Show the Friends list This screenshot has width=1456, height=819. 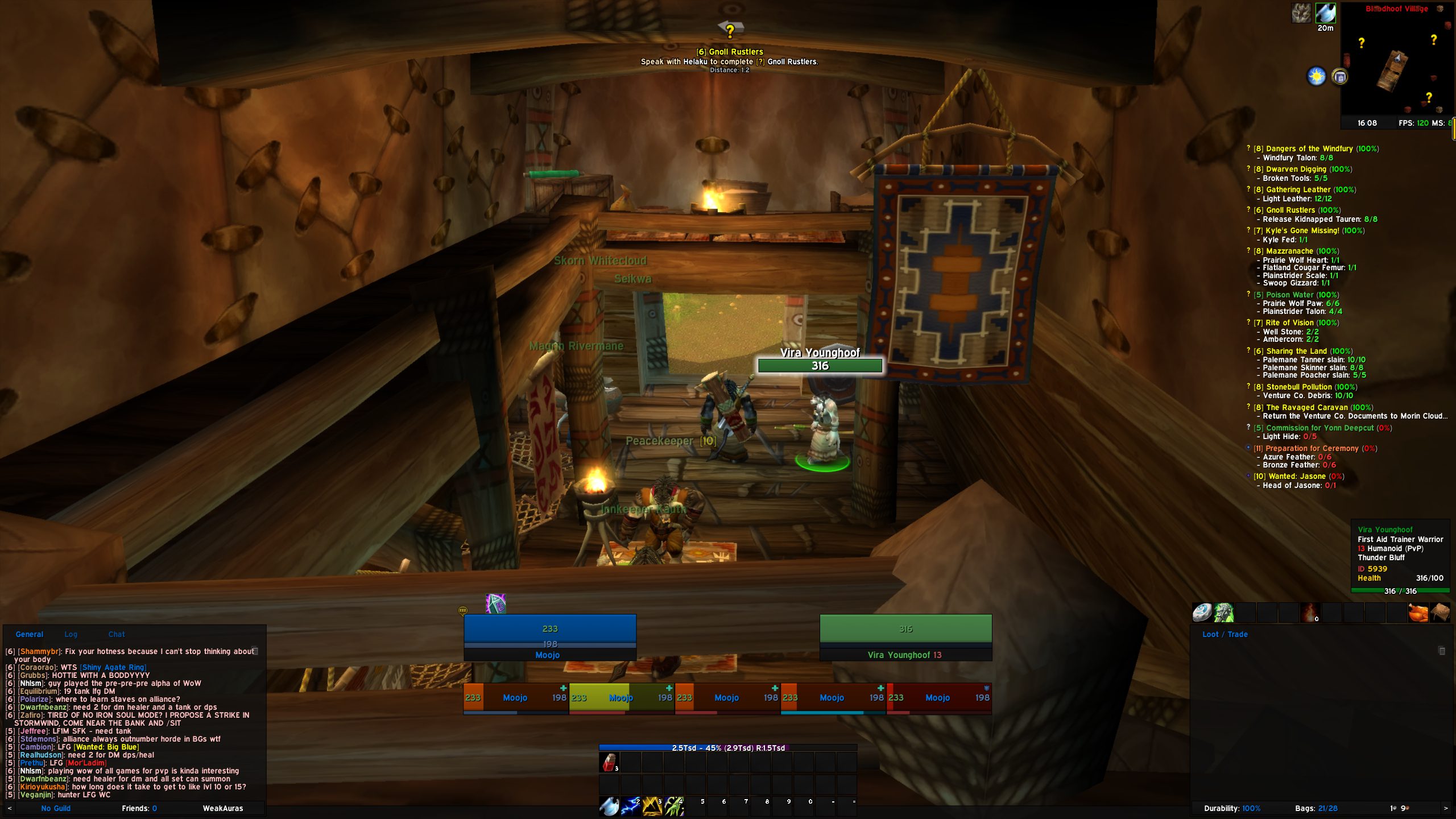pos(139,808)
